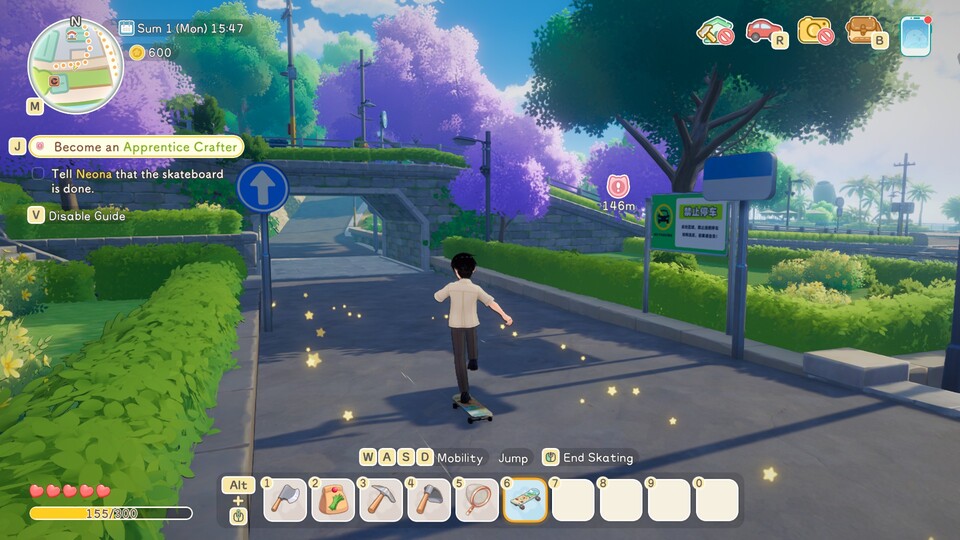Choose the pickaxe hotbar slot

[x=381, y=500]
